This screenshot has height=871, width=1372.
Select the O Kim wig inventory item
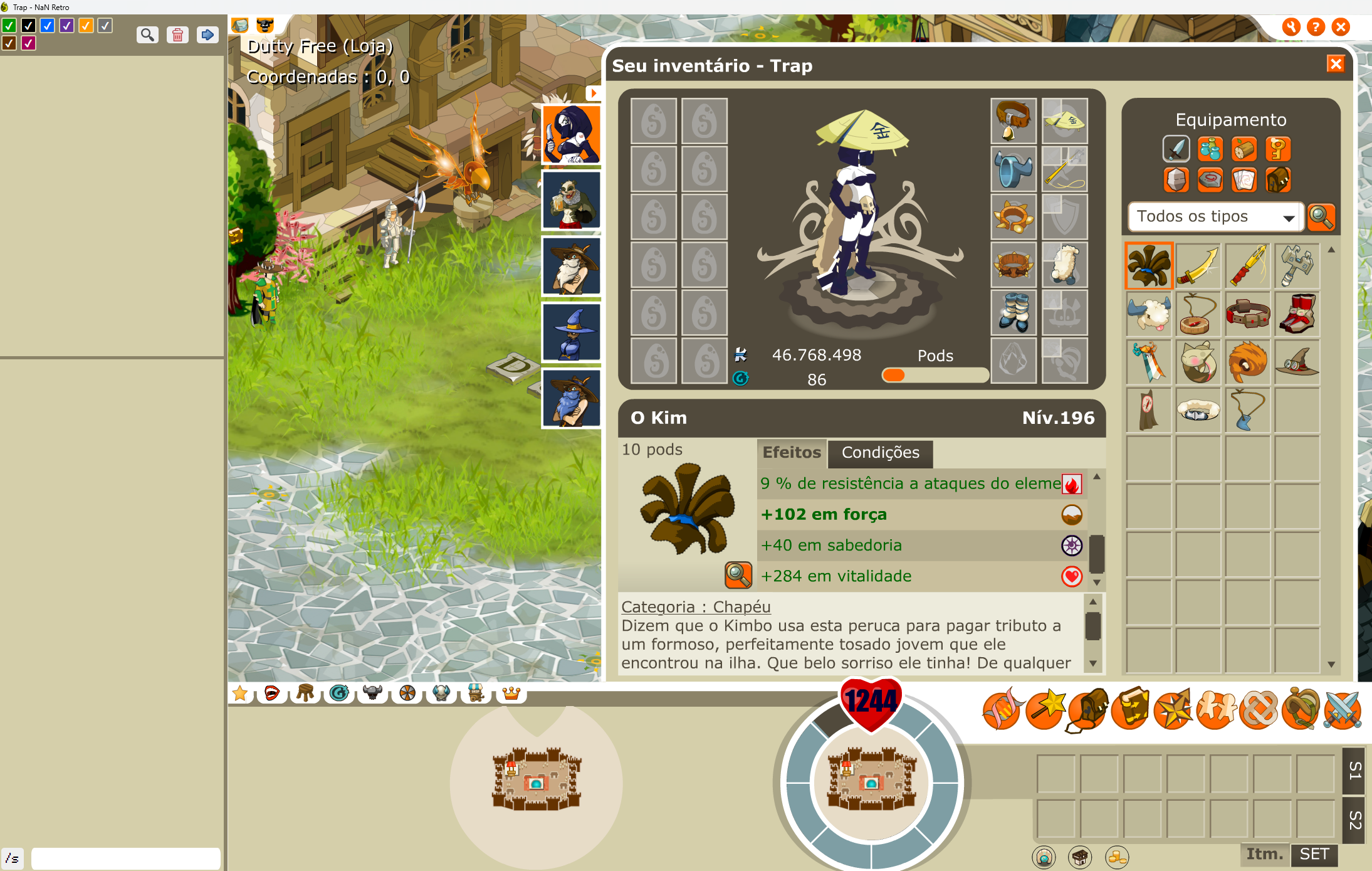(1148, 266)
